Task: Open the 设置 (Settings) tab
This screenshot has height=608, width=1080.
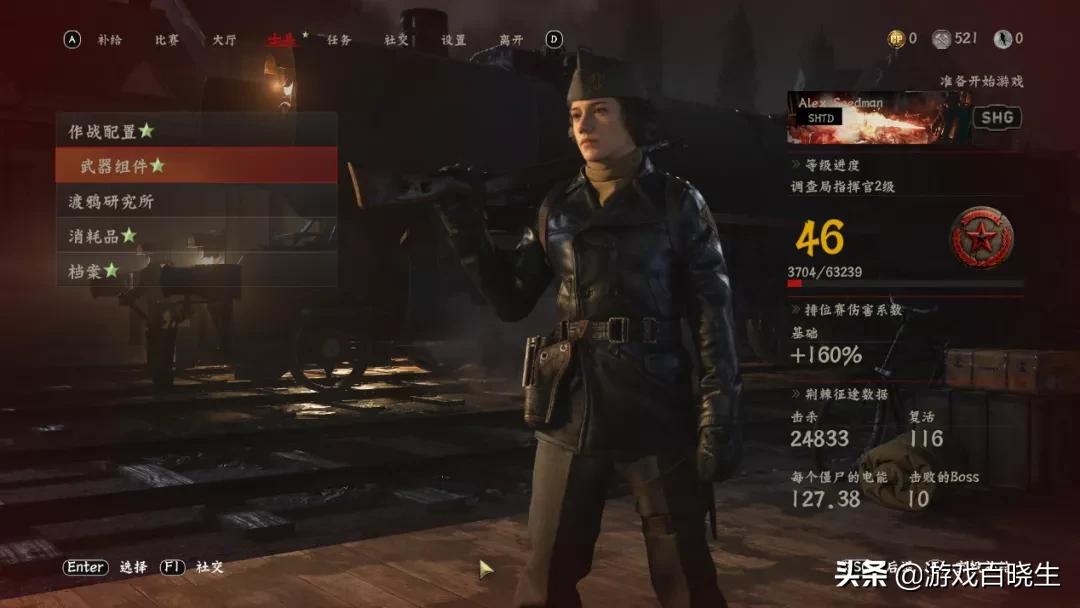Action: (x=454, y=40)
